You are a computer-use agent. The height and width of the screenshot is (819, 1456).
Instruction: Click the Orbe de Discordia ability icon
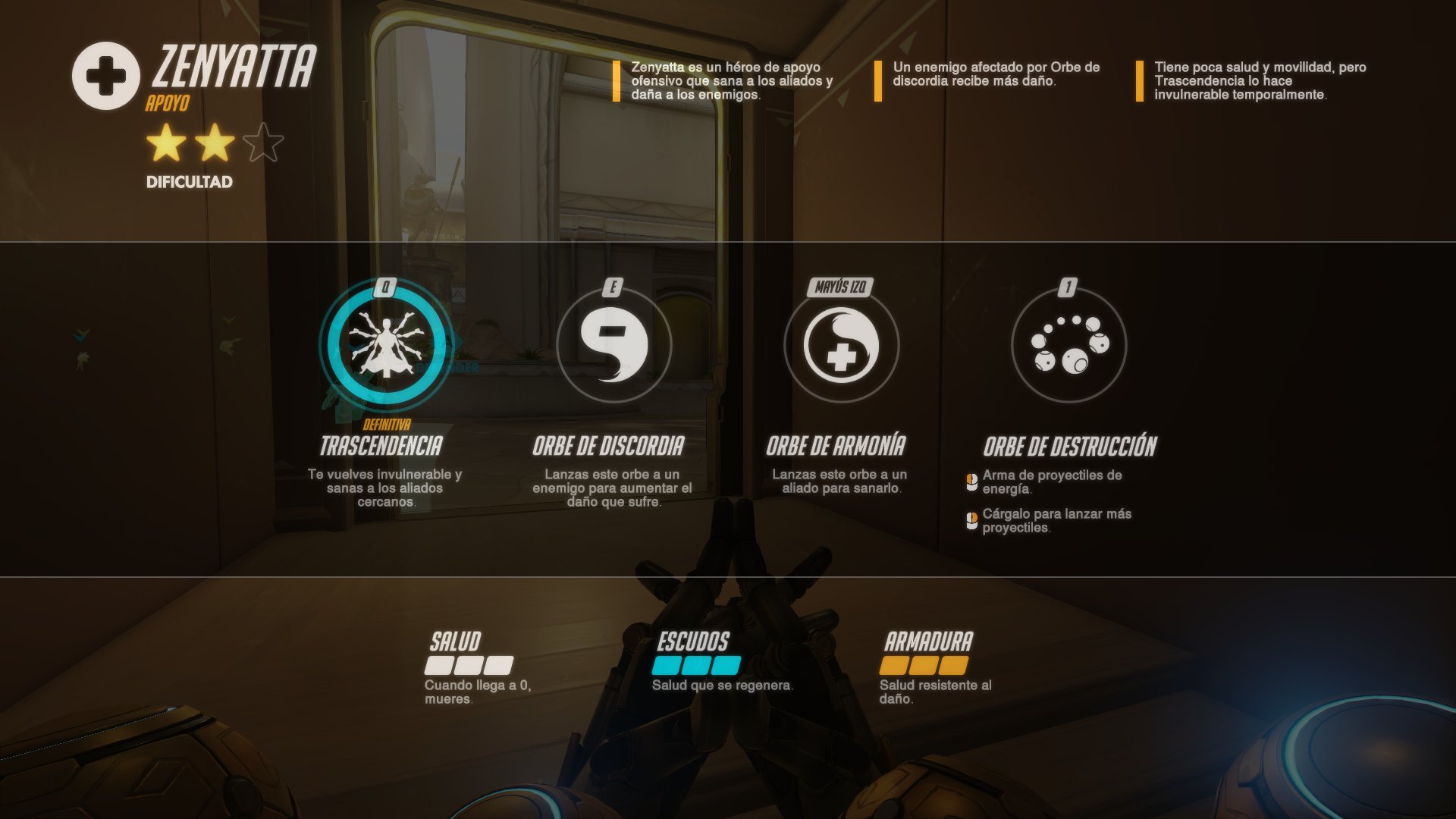coord(613,345)
